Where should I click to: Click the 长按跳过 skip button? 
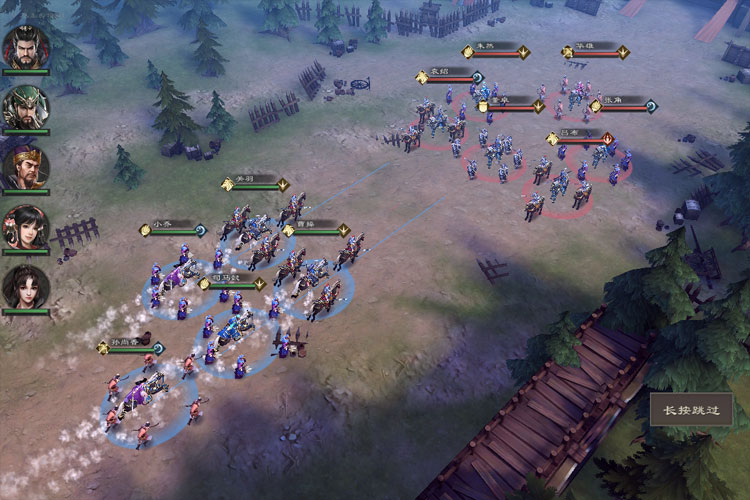point(691,410)
